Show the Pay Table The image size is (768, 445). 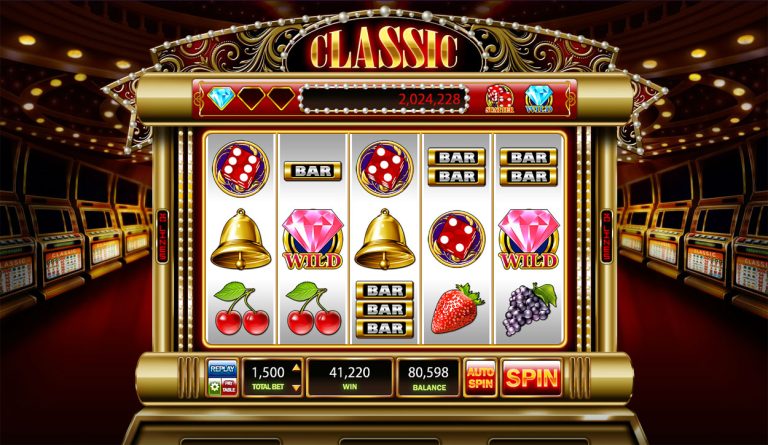[x=230, y=387]
